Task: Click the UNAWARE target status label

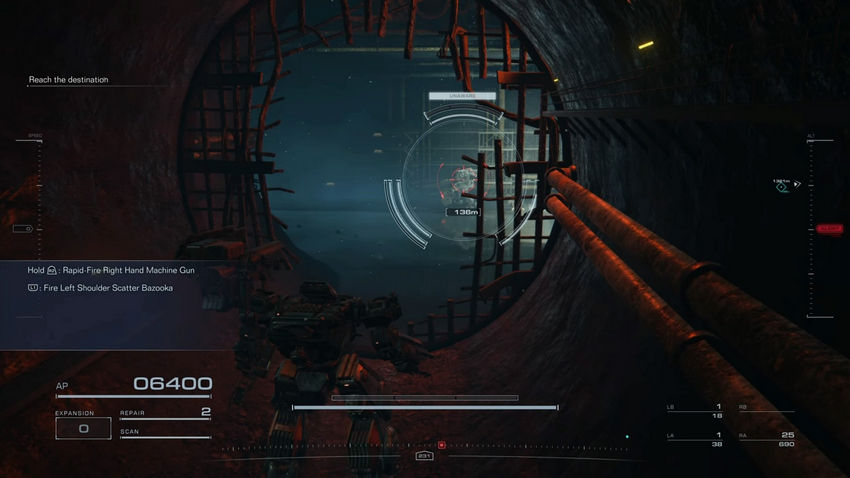Action: tap(462, 96)
